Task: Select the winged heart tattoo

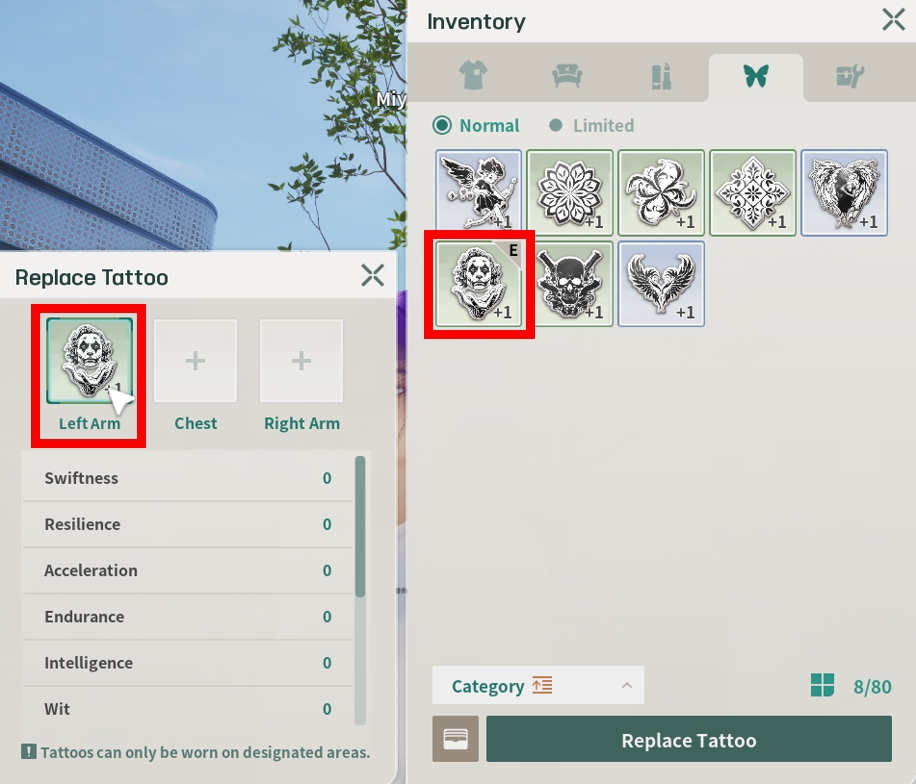Action: (x=661, y=284)
